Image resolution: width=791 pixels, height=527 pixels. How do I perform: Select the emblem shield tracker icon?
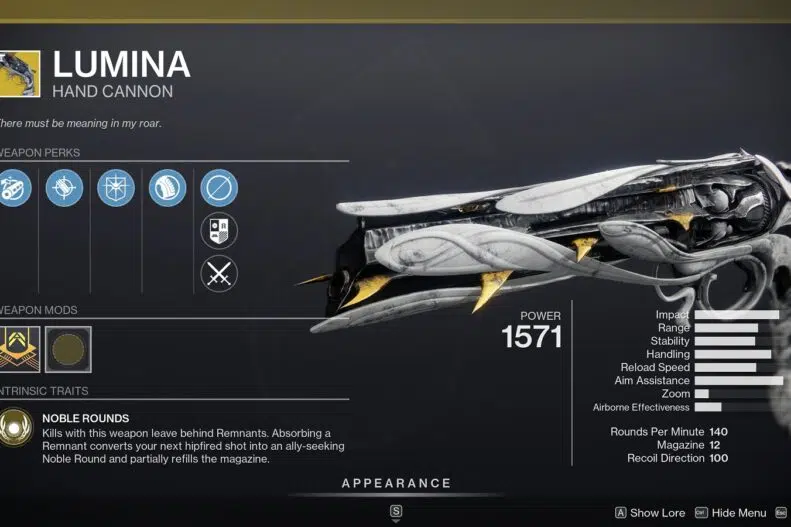coord(219,231)
